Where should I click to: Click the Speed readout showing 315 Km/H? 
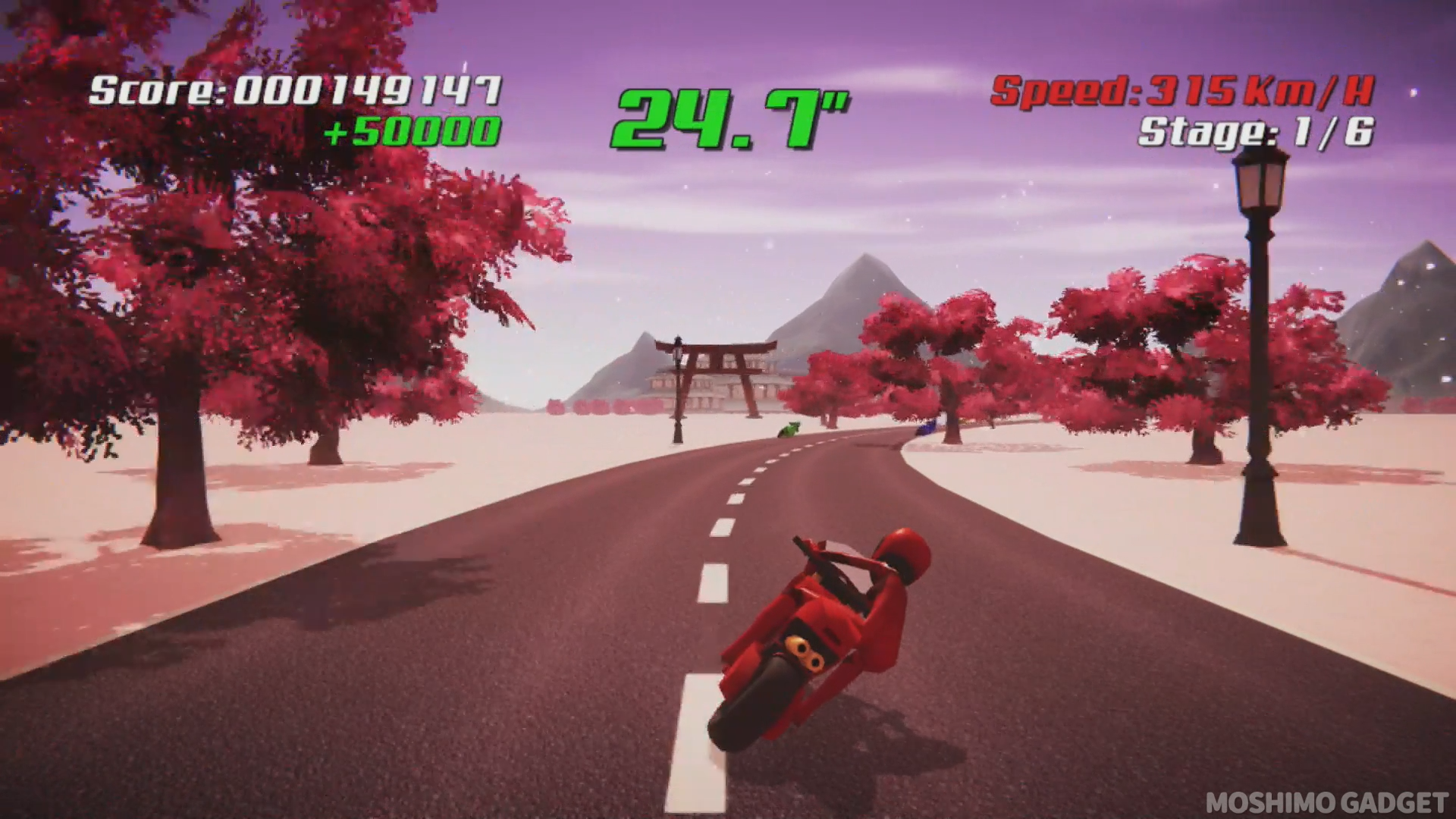(1183, 91)
